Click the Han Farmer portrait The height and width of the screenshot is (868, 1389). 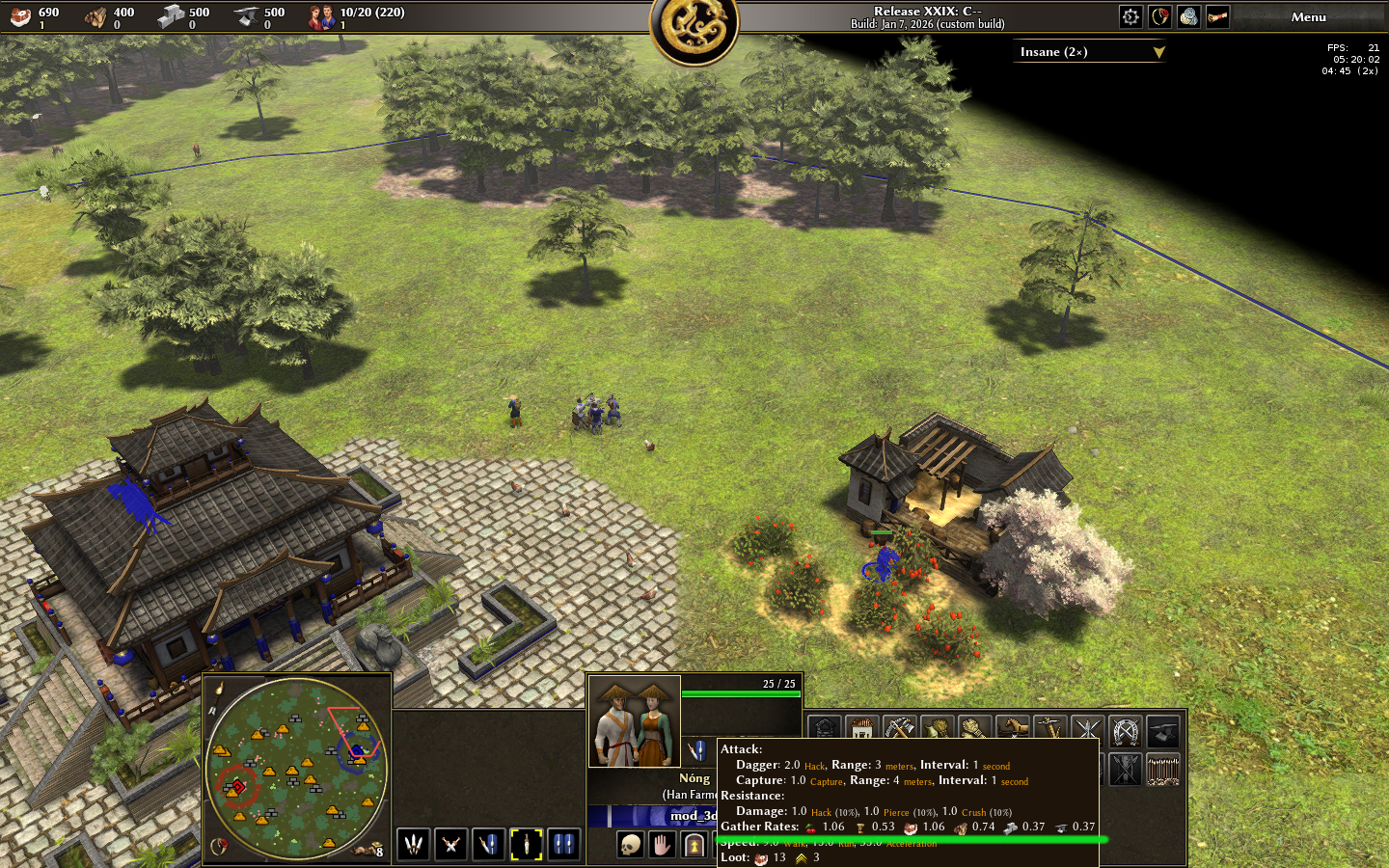(635, 721)
